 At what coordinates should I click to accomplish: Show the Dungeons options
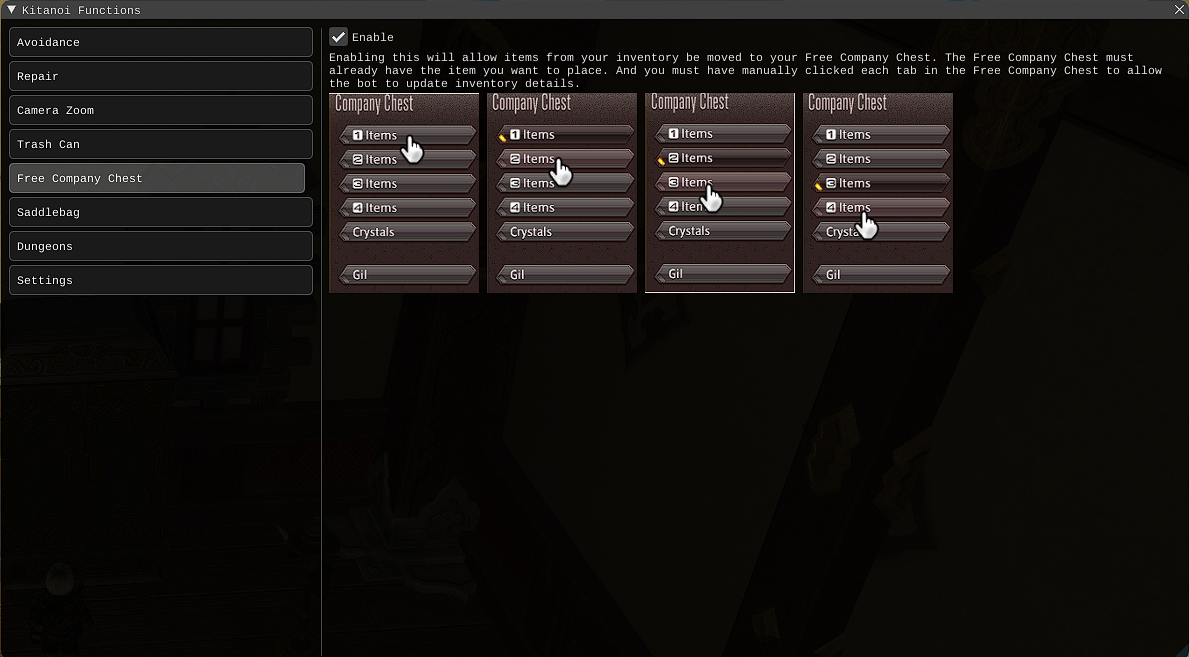pyautogui.click(x=160, y=246)
